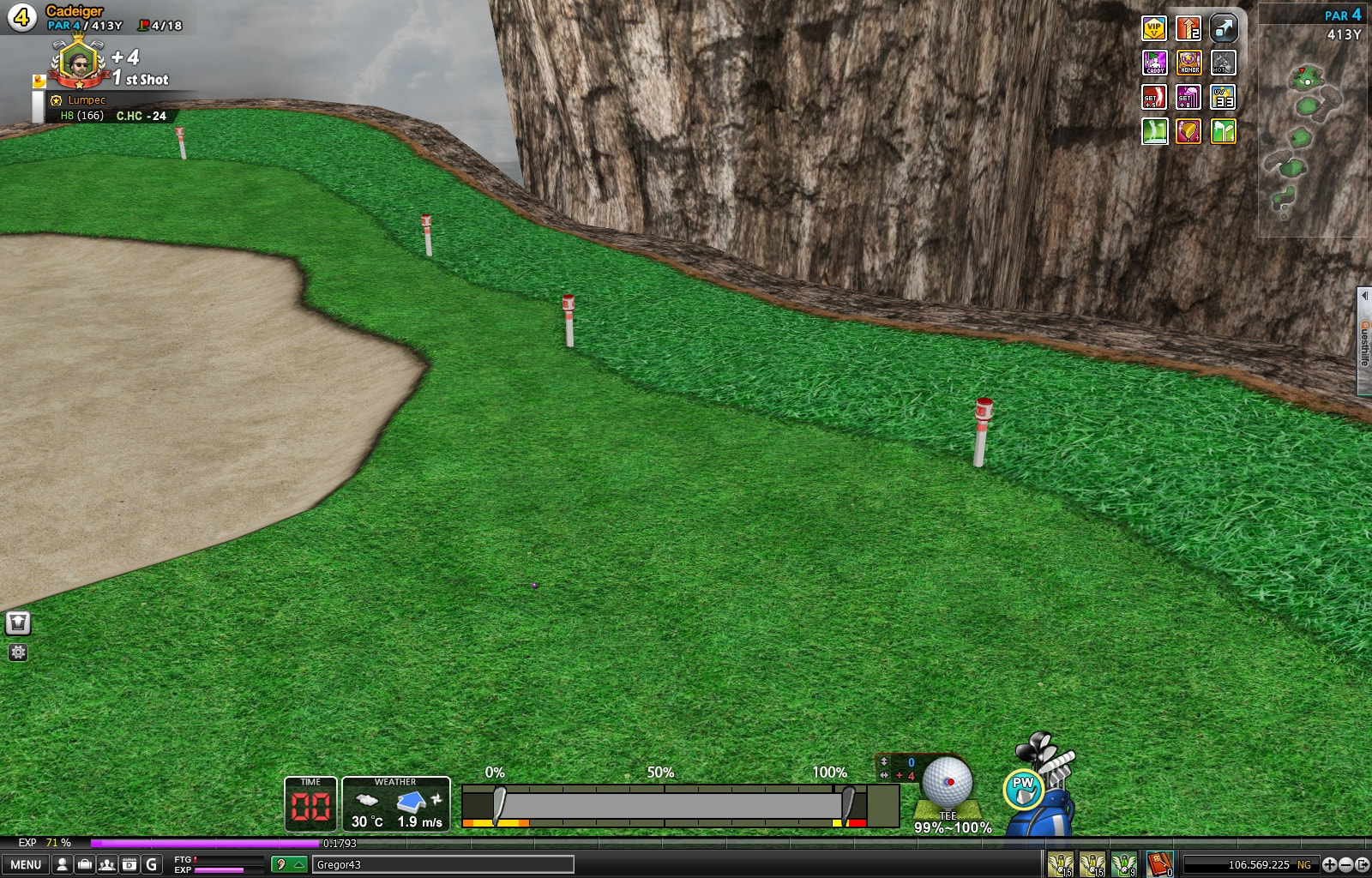
Task: Focus the chat input box
Action: (x=442, y=864)
